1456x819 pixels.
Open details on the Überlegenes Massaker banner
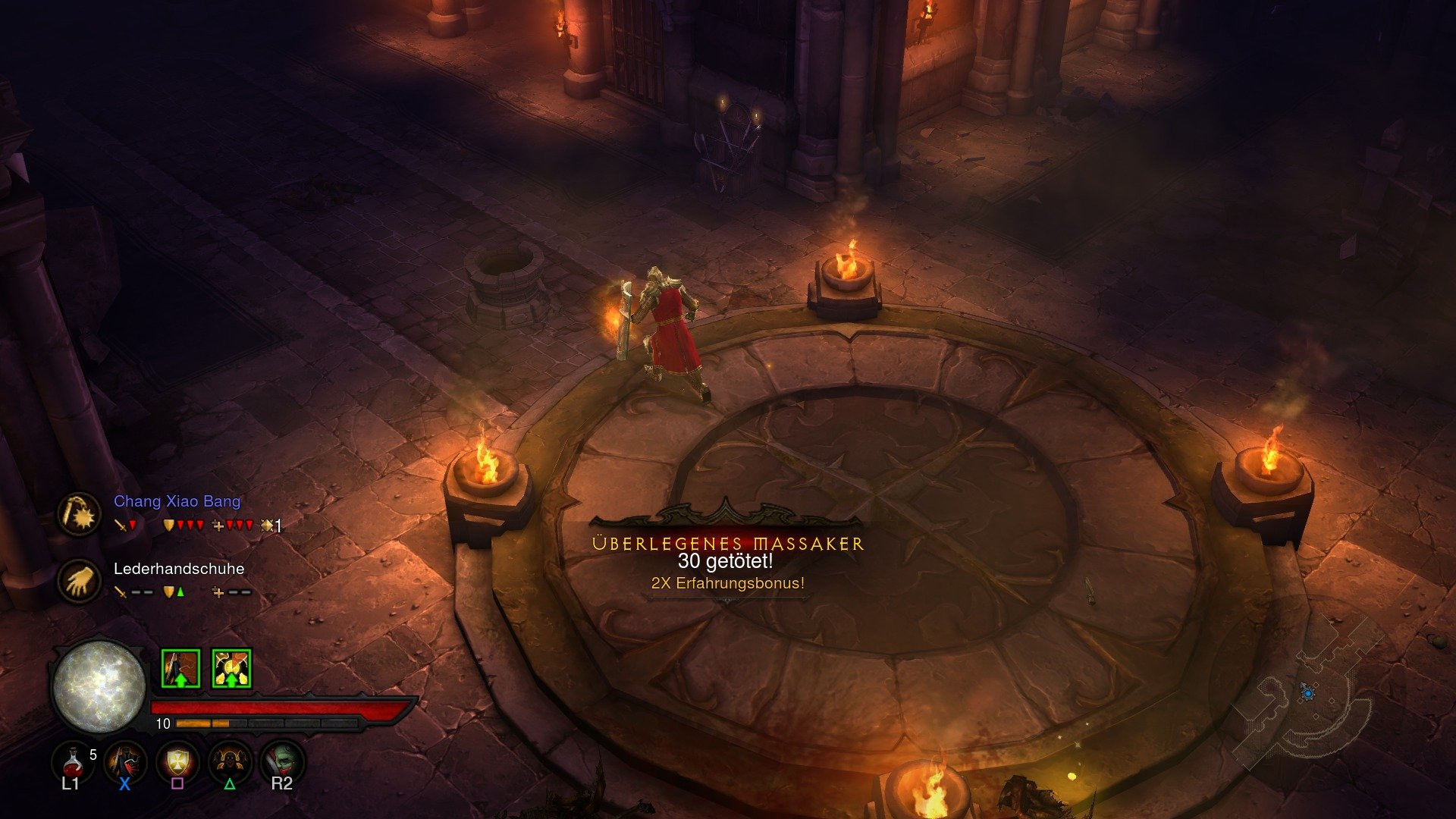click(727, 541)
